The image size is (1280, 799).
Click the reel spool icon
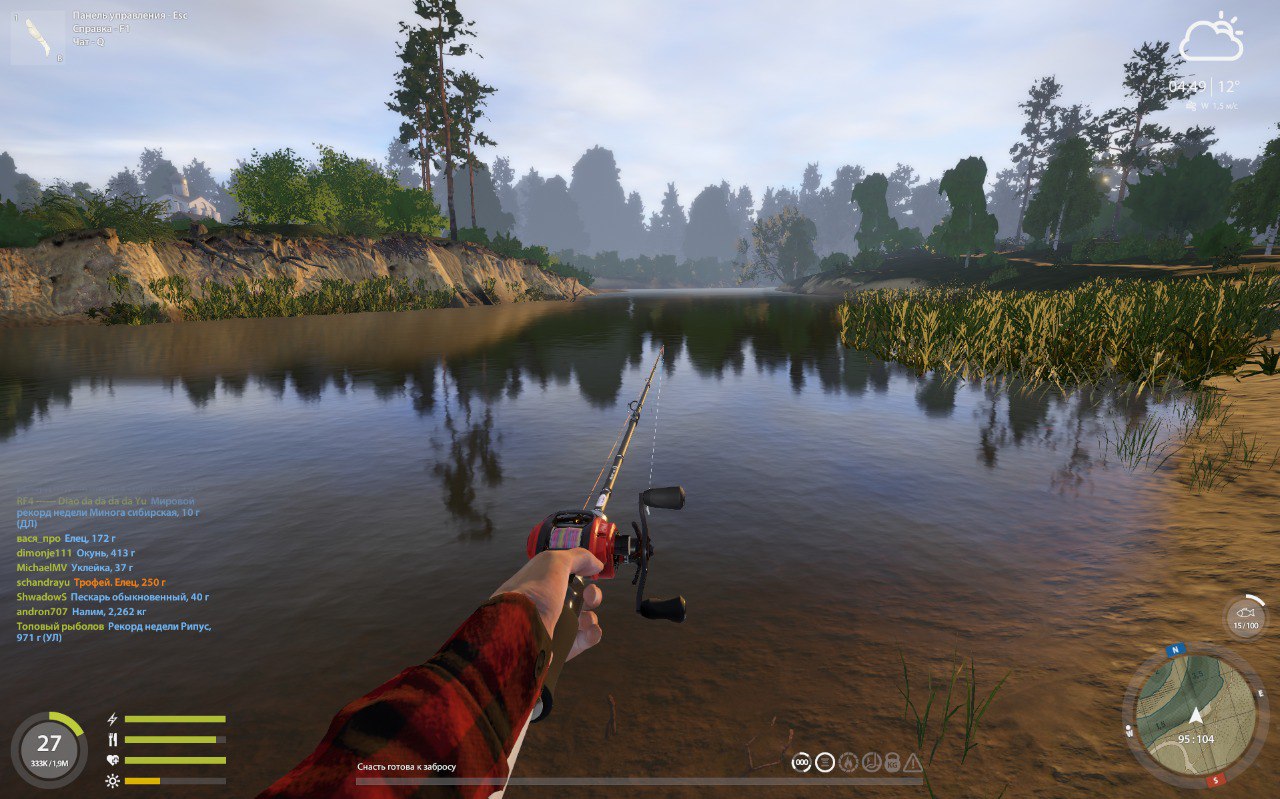pos(824,763)
